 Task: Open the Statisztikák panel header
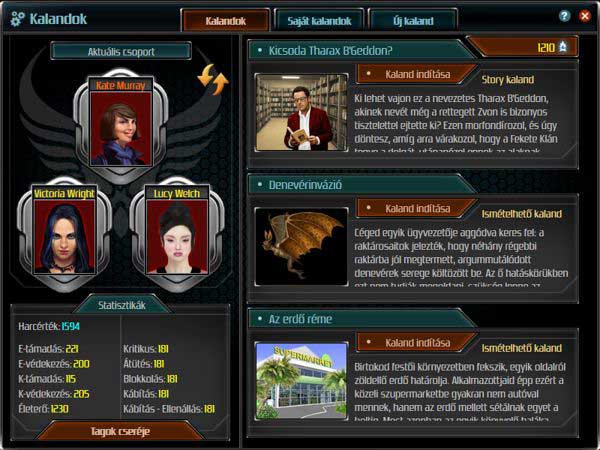coord(122,302)
